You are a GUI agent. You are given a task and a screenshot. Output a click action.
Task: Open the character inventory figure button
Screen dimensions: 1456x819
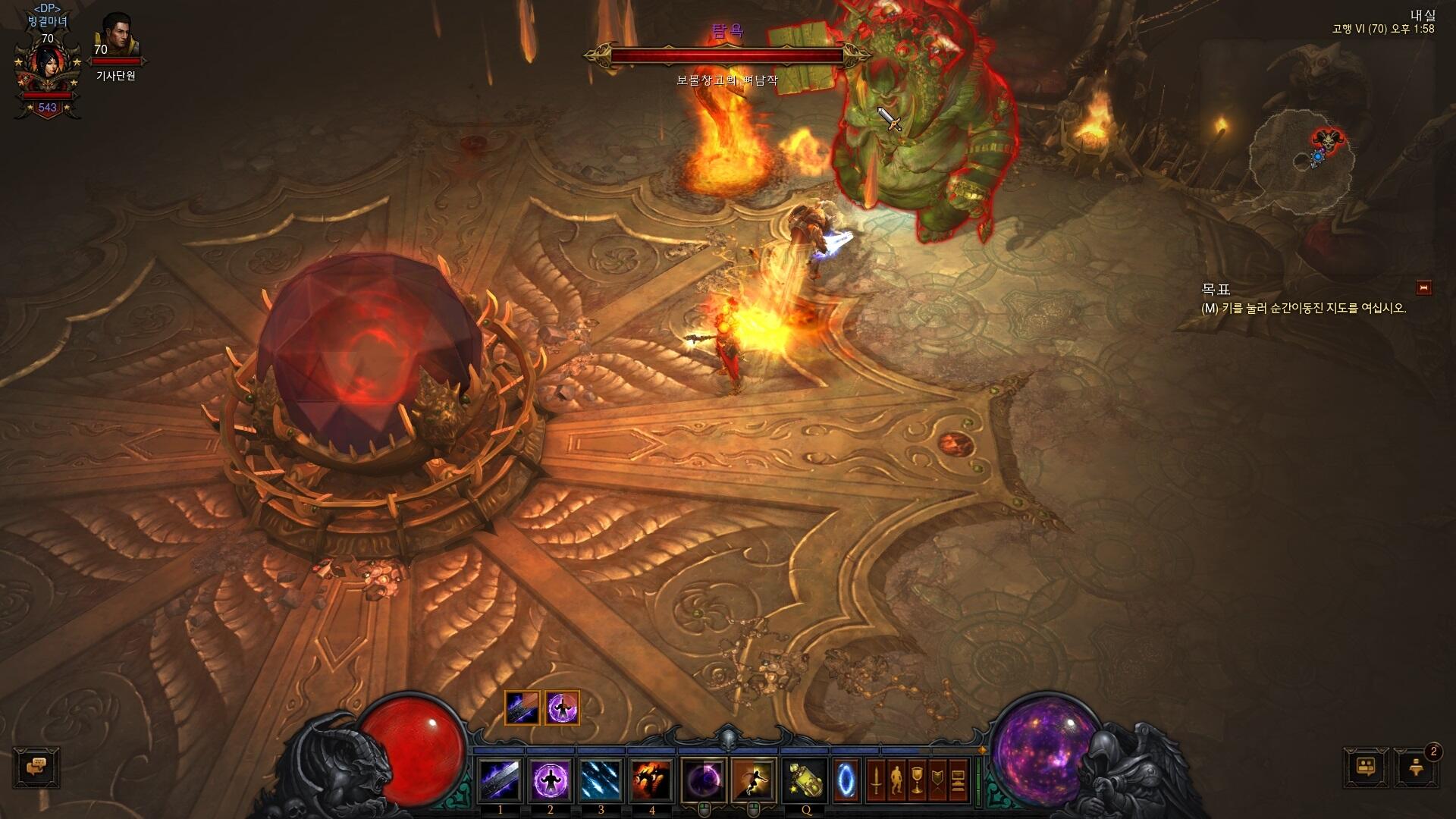coord(896,780)
